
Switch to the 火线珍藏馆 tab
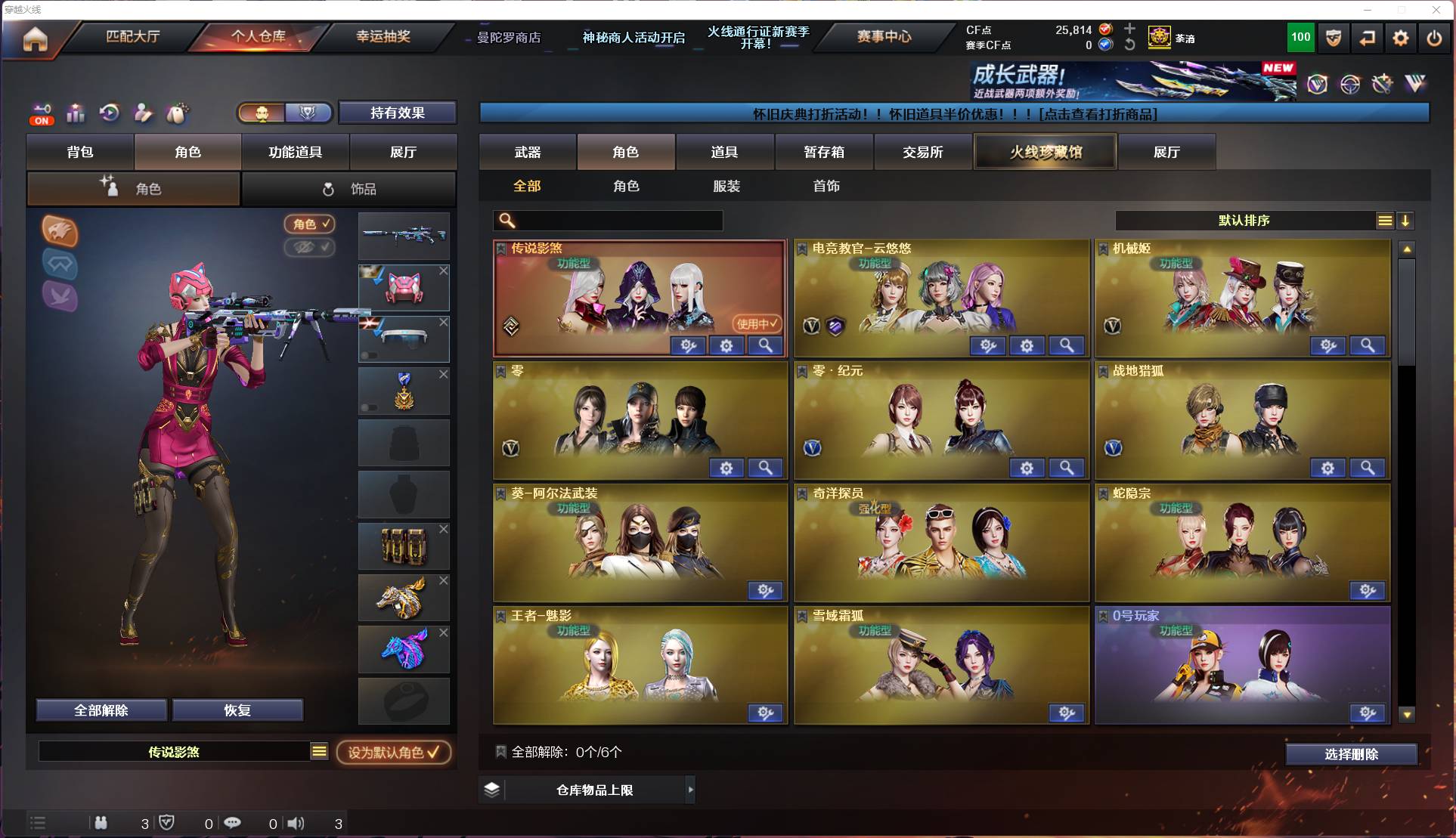click(x=1046, y=151)
